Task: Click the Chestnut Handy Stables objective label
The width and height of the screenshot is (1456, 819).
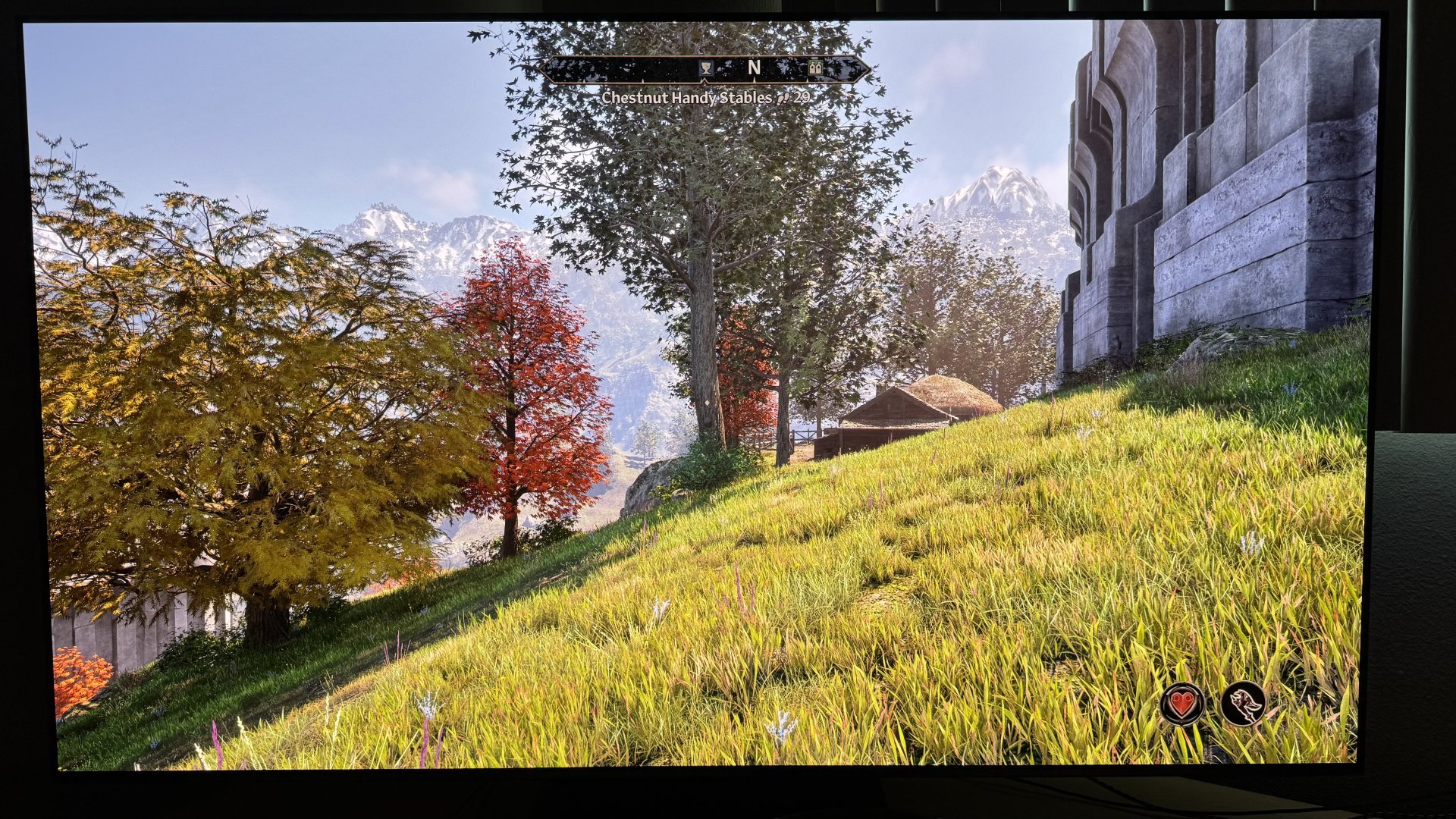Action: pyautogui.click(x=686, y=98)
